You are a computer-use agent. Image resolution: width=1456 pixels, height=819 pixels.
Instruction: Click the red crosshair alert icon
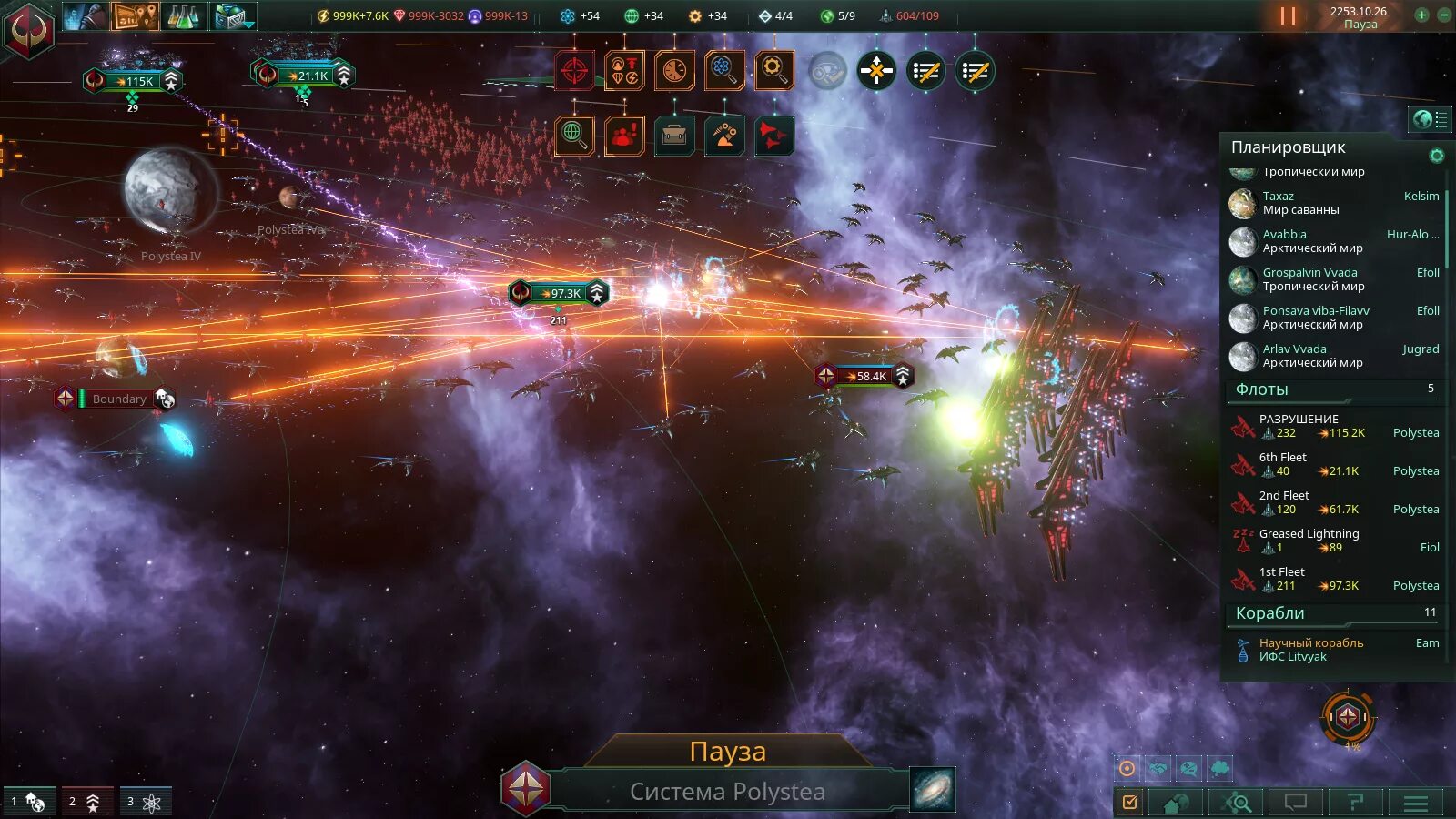574,71
